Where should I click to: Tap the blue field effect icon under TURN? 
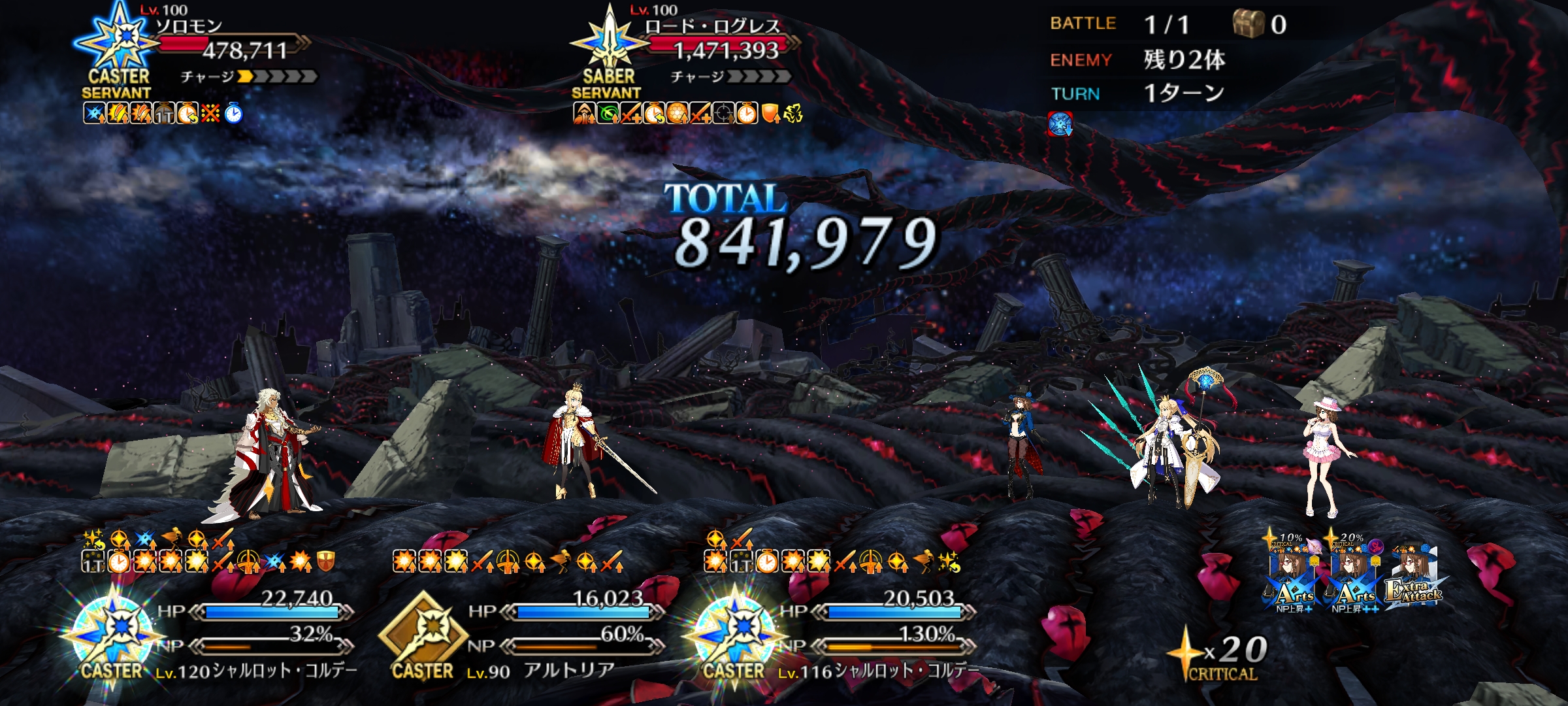tap(1060, 124)
